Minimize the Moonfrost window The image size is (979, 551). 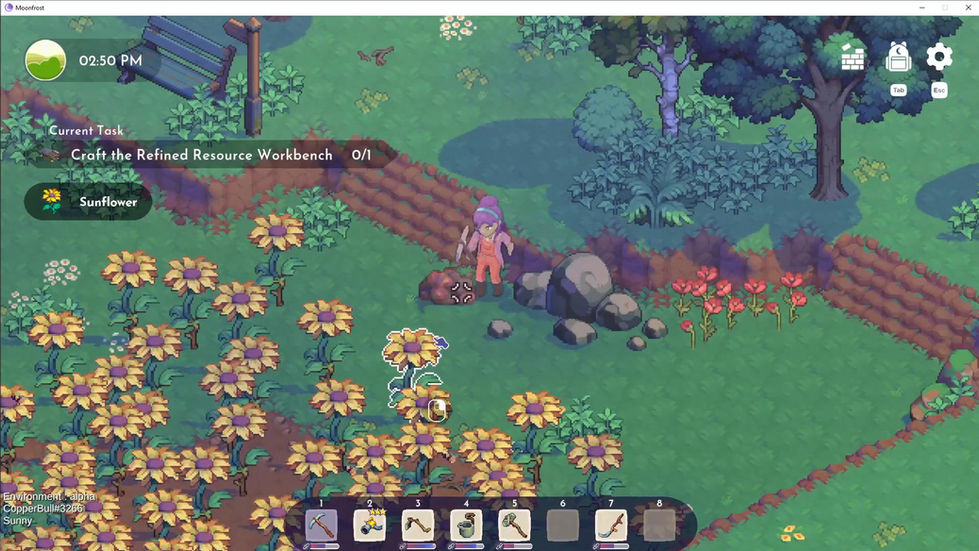pos(921,7)
